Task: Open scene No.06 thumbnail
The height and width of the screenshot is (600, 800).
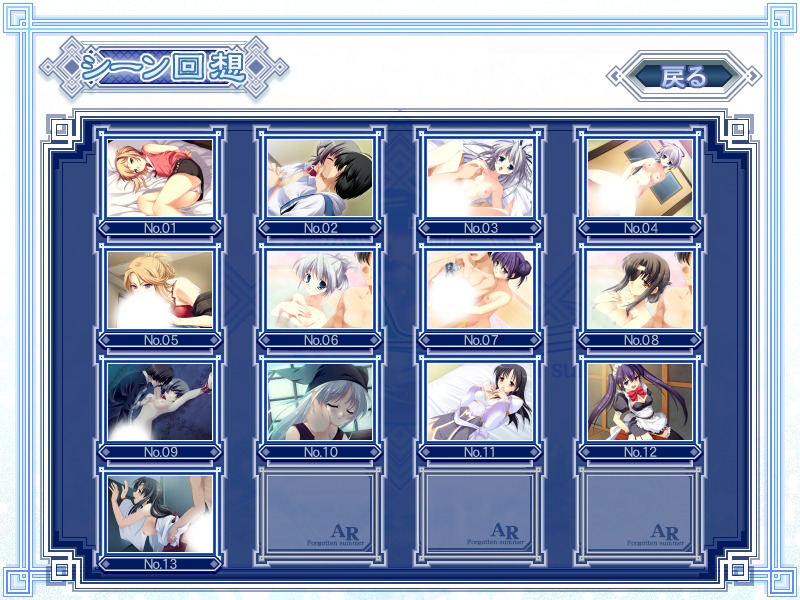Action: pyautogui.click(x=320, y=290)
